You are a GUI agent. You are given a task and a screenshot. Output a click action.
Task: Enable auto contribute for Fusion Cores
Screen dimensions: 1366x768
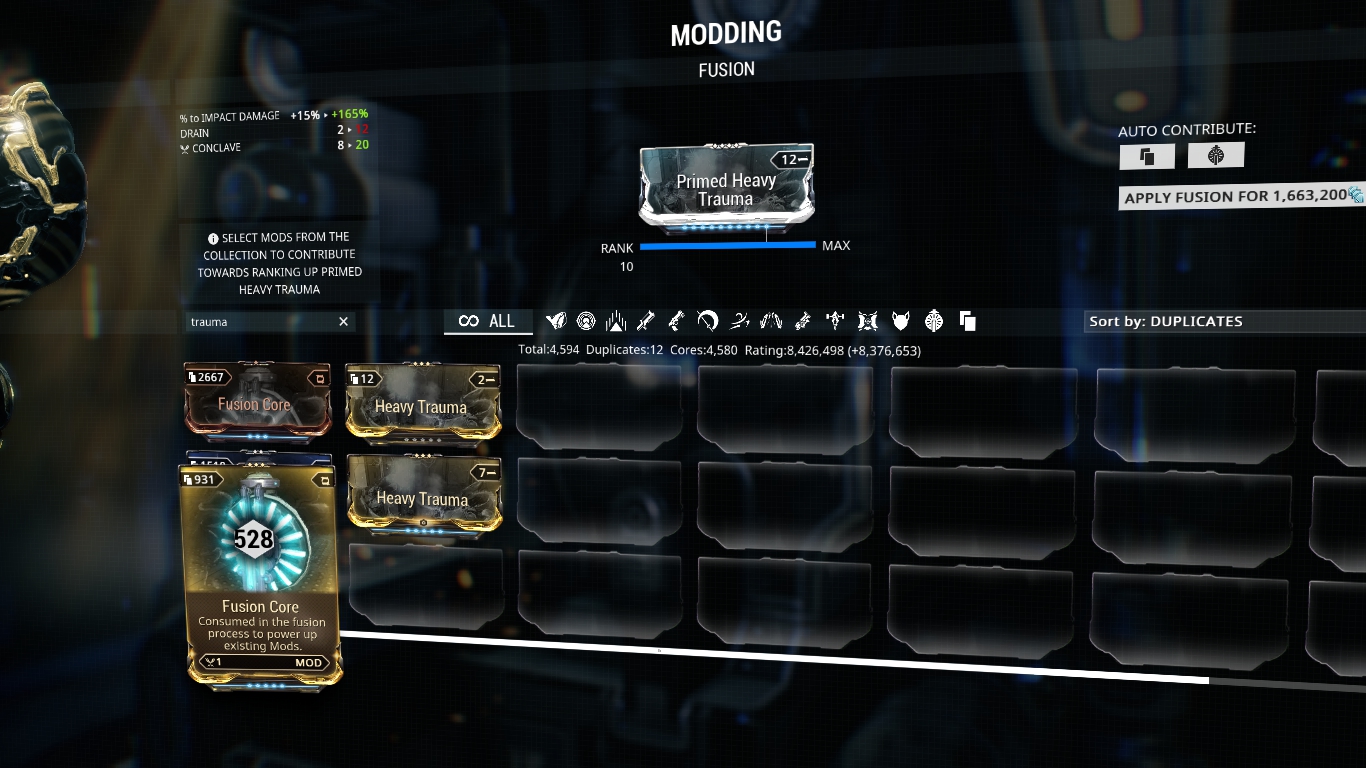pyautogui.click(x=1215, y=155)
